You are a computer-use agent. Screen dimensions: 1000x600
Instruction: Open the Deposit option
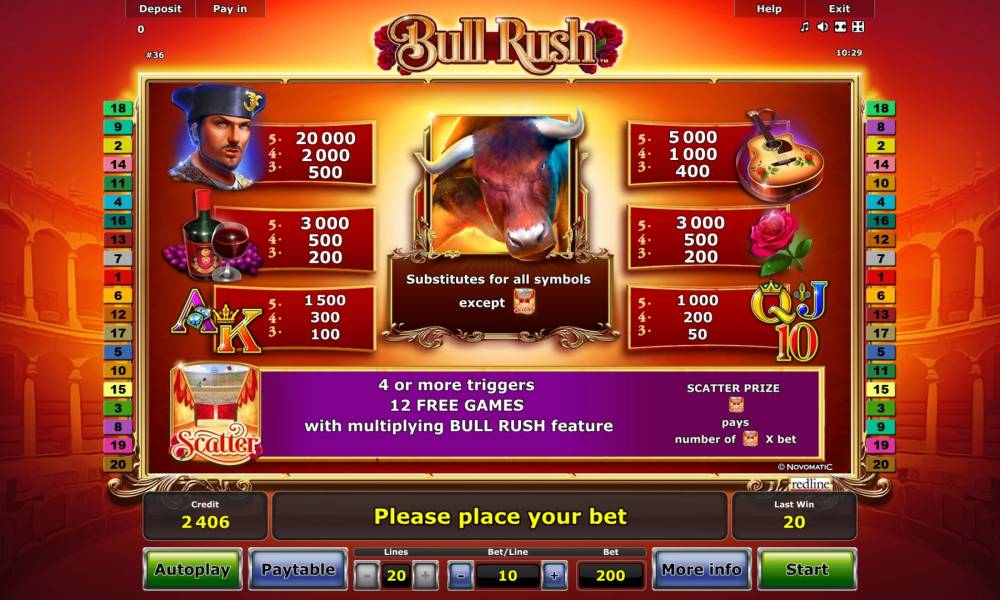(160, 8)
